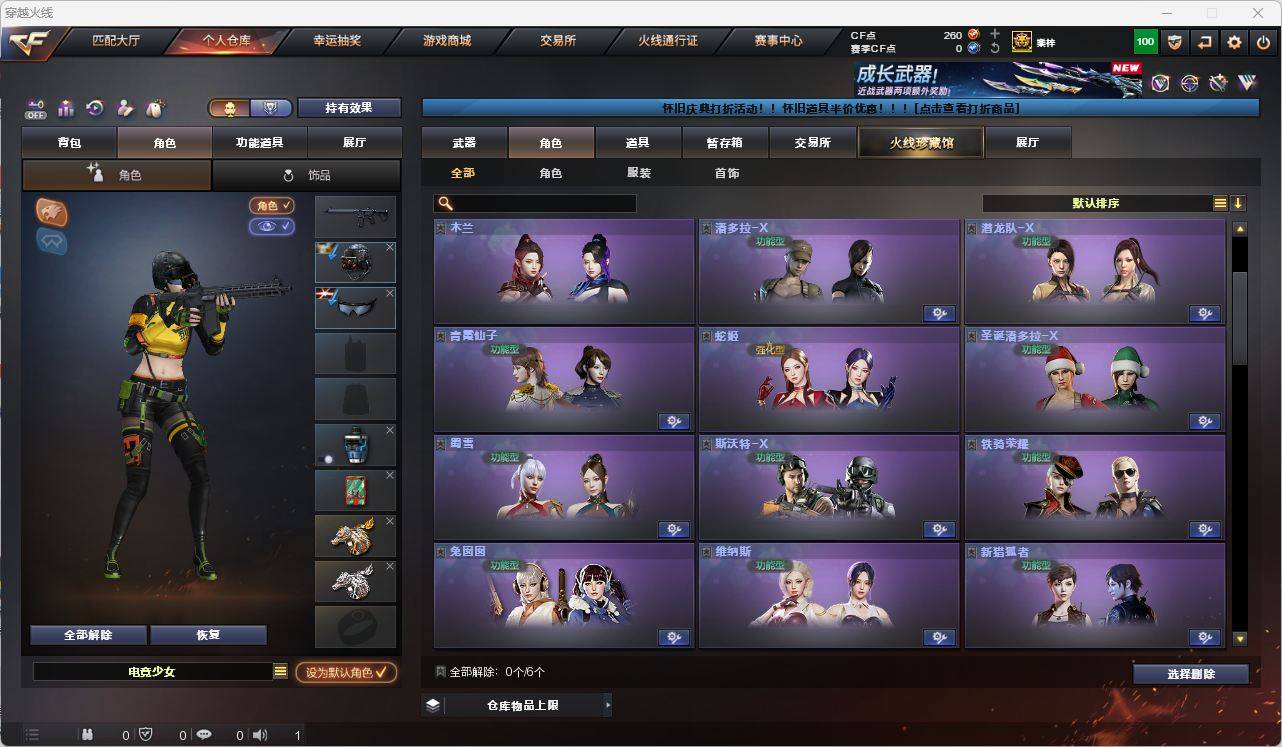Screen dimensions: 1282x747
Task: Click the gear icon on the 木兰 character card
Action: 674,313
